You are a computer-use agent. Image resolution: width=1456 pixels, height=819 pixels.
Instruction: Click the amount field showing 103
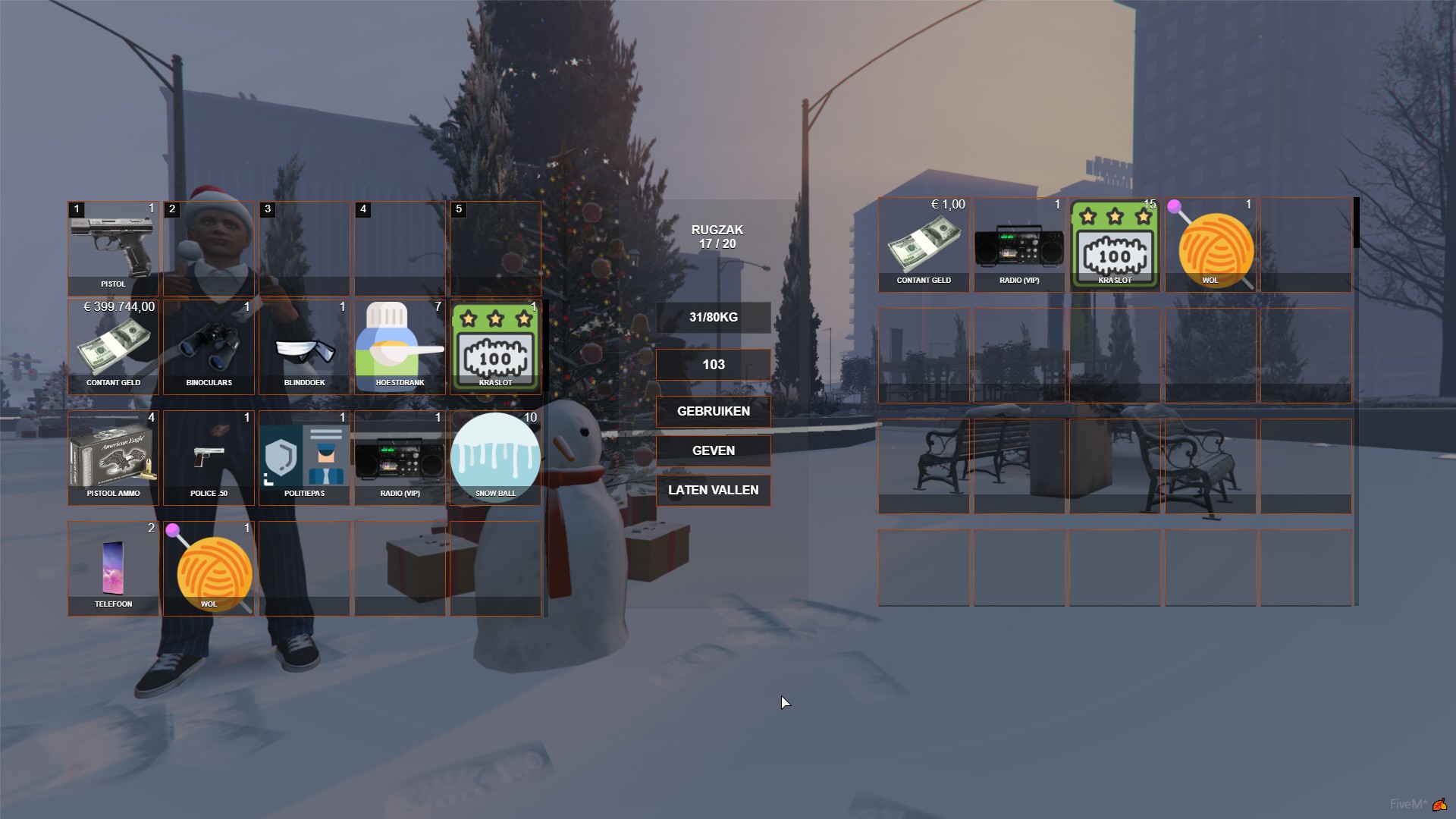click(x=713, y=364)
